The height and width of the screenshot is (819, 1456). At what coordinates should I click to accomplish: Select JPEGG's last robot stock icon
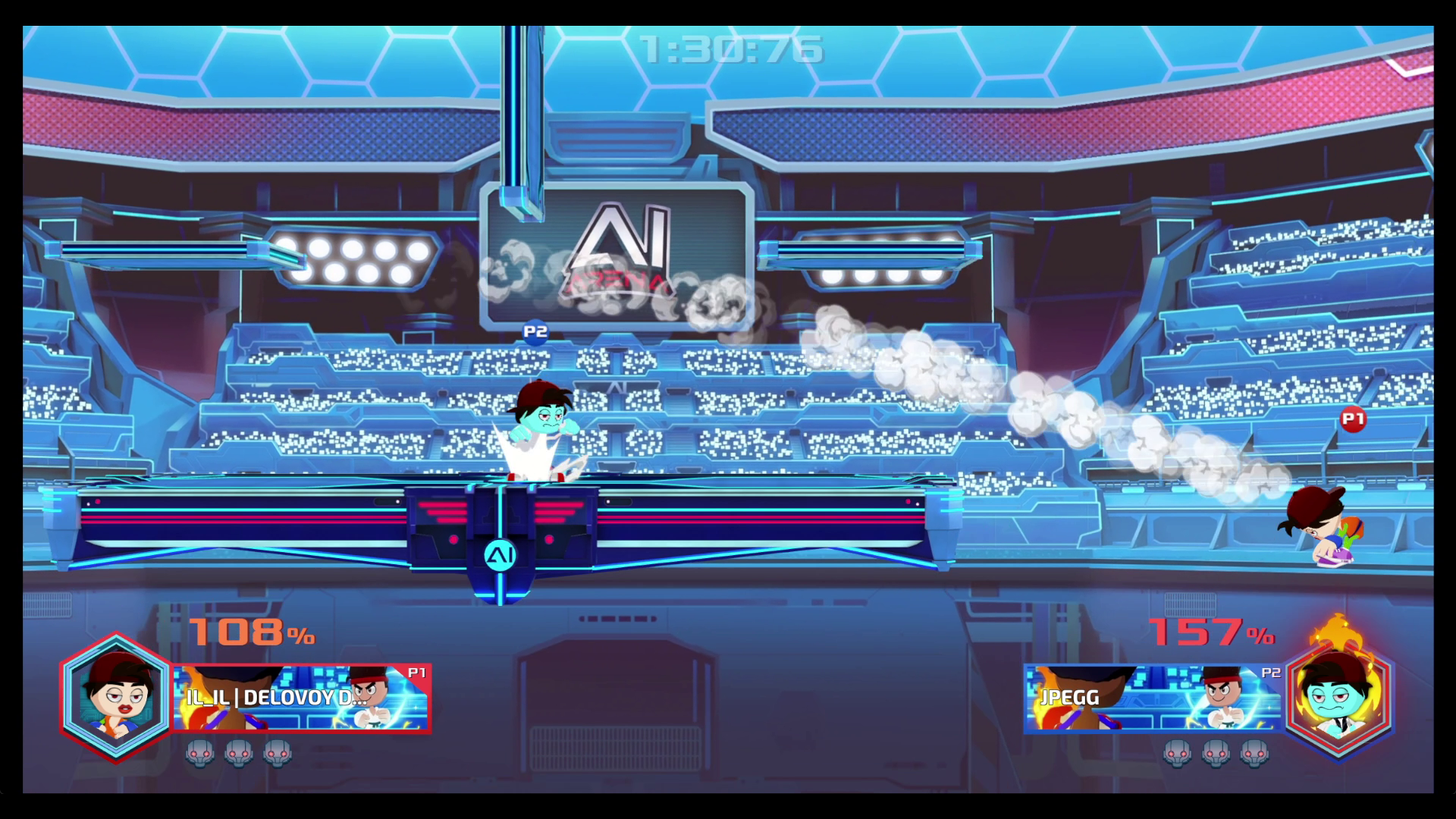coord(1255,752)
